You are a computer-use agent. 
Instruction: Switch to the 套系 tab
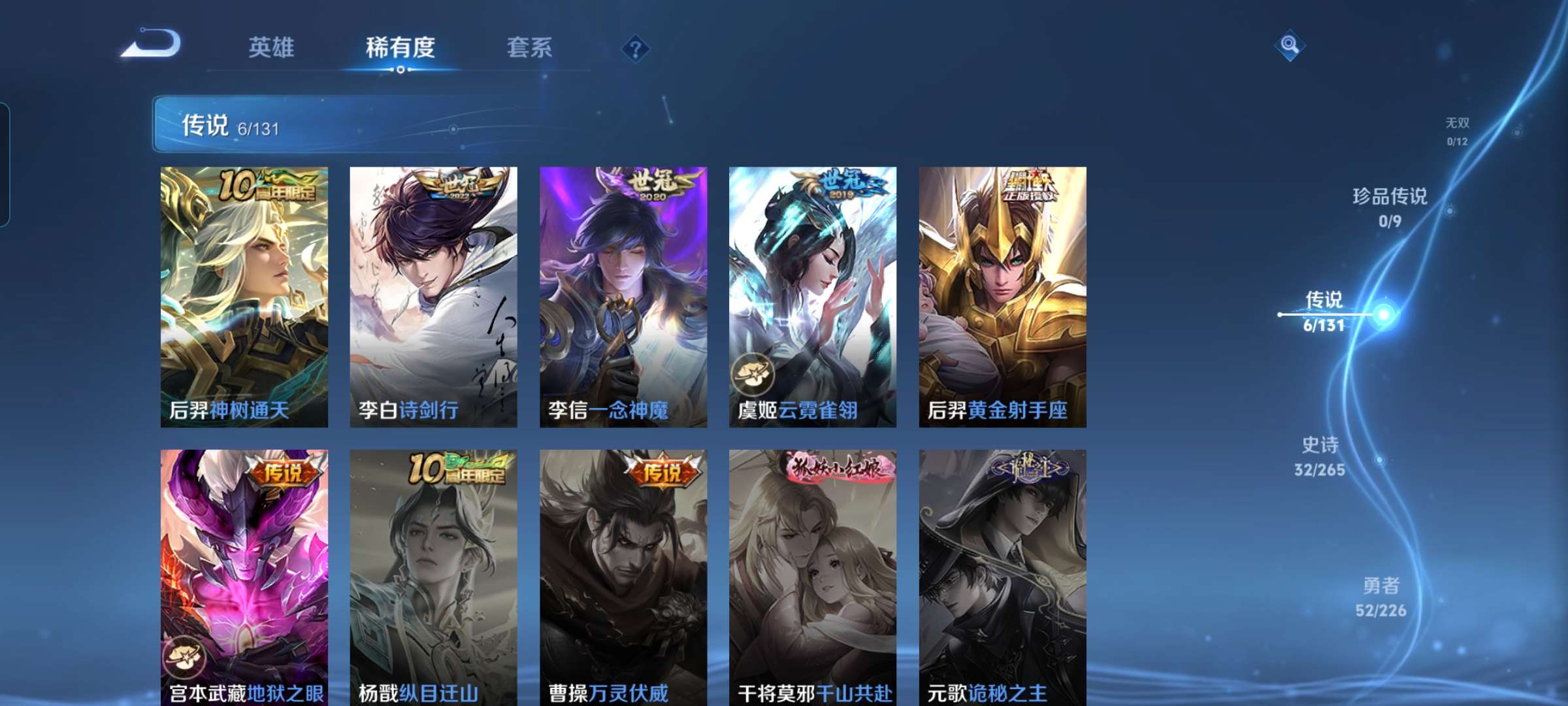click(x=530, y=47)
